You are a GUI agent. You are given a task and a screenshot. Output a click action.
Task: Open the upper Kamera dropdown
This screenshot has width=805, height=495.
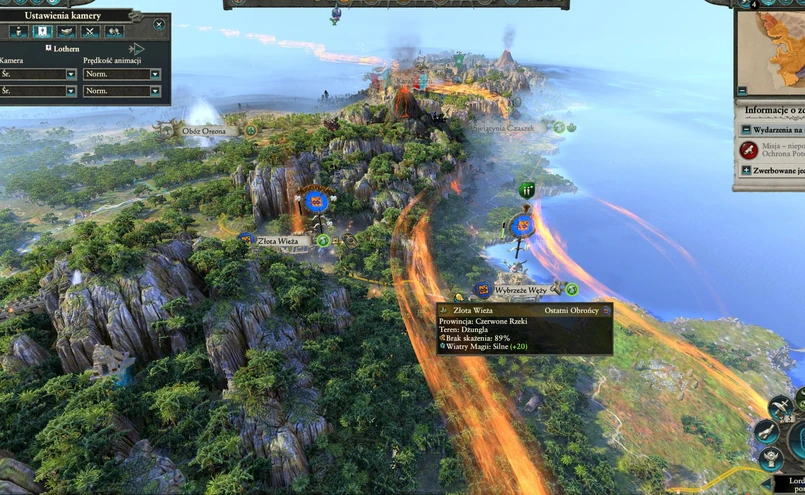point(71,74)
